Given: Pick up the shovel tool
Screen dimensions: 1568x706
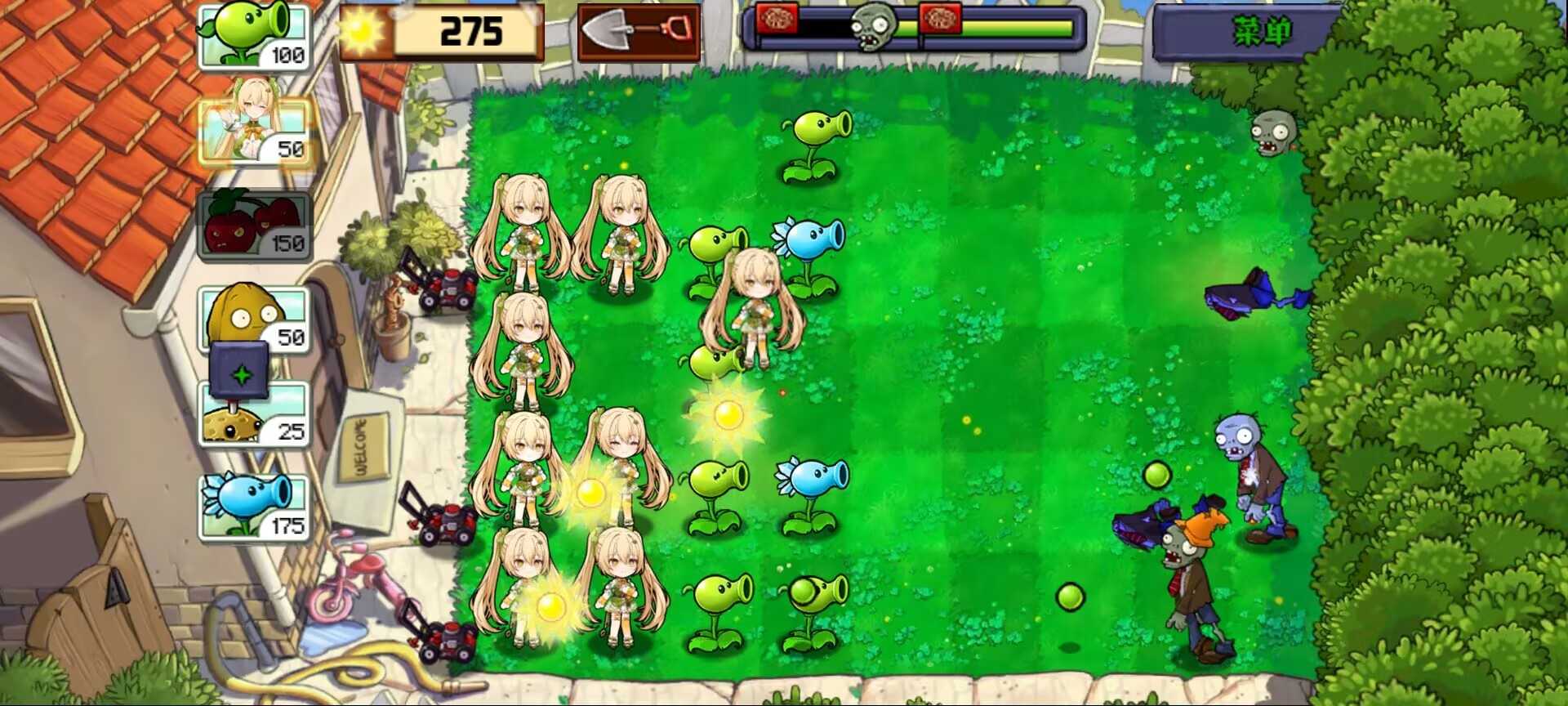Looking at the screenshot, I should (637, 34).
